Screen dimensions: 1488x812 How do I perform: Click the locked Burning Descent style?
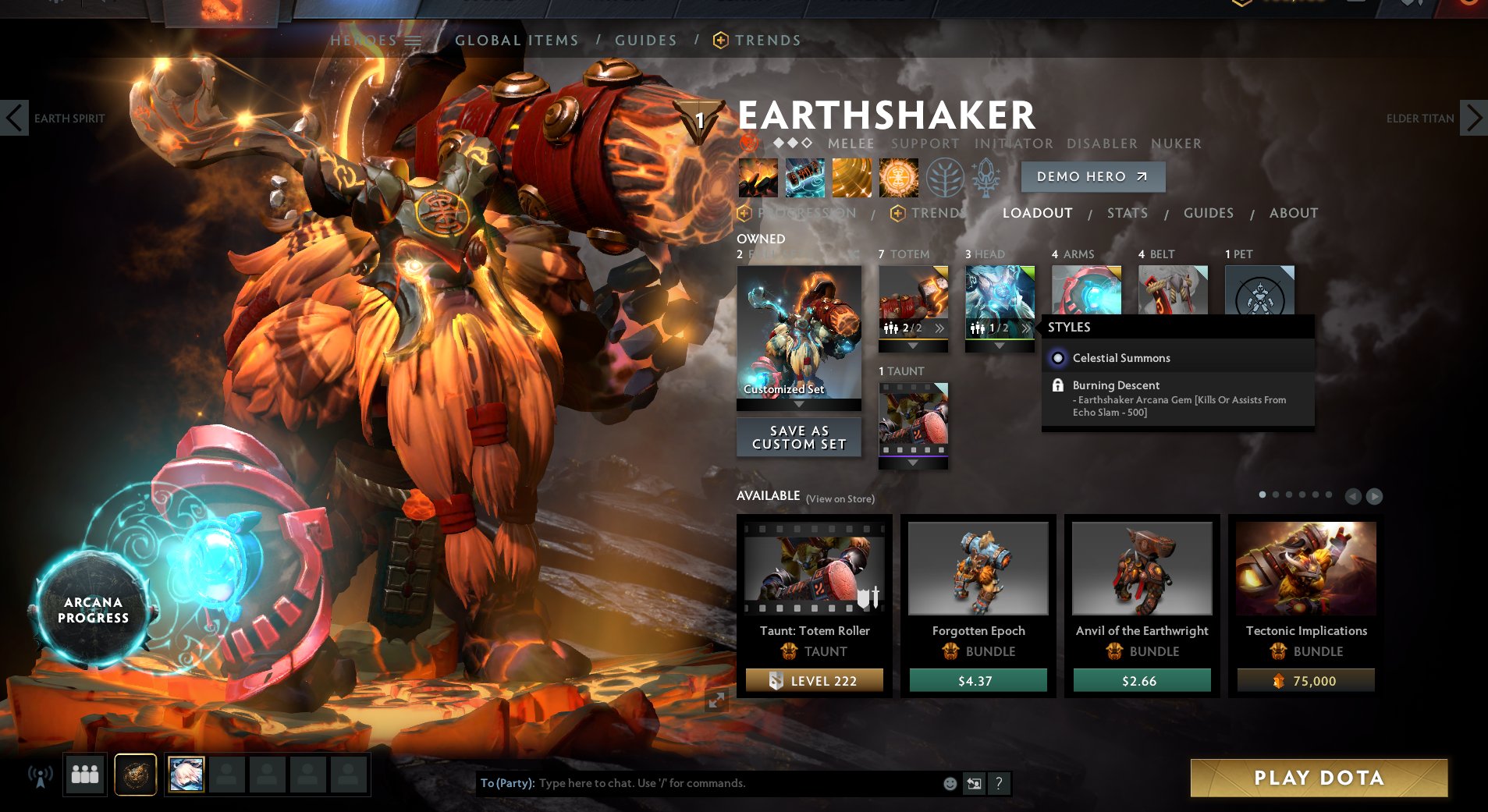click(x=1116, y=385)
